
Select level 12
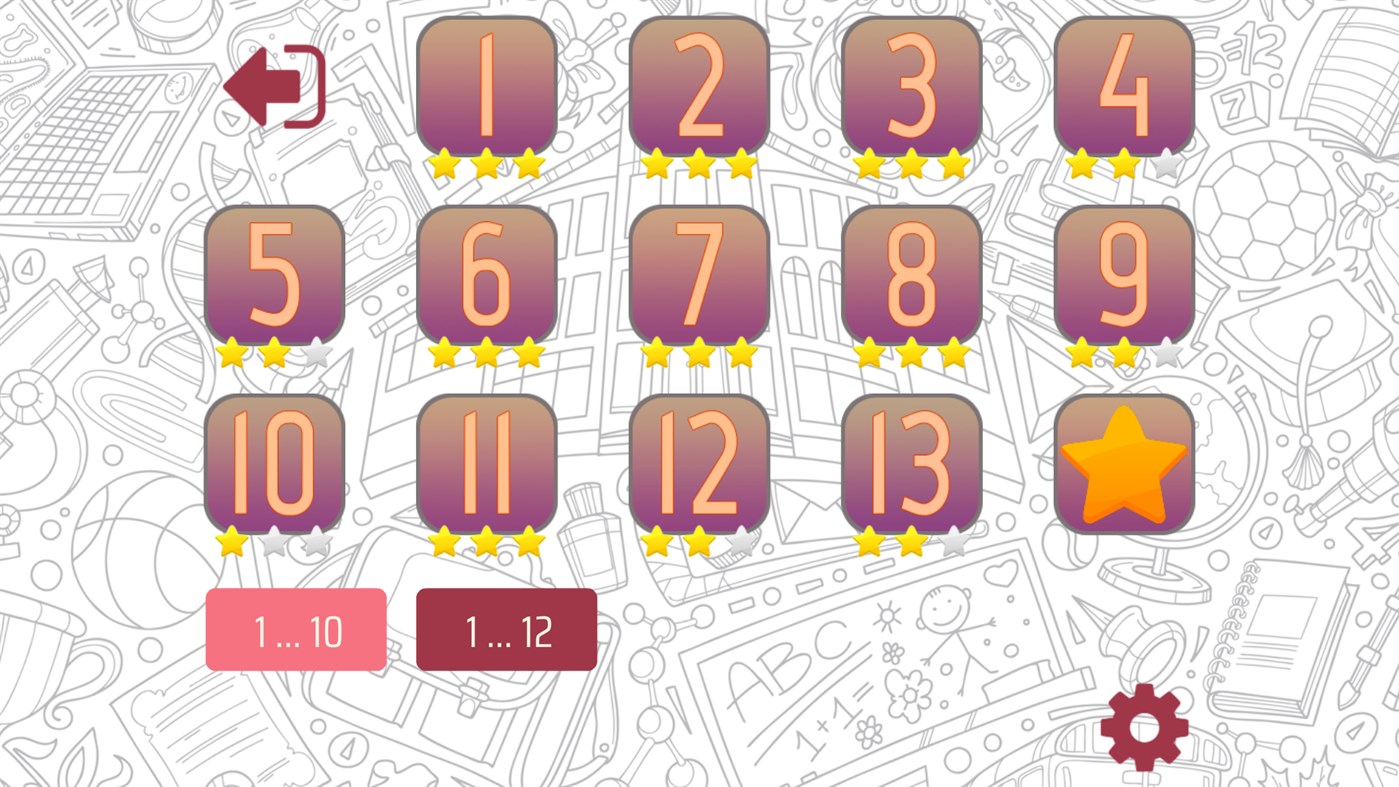point(700,462)
